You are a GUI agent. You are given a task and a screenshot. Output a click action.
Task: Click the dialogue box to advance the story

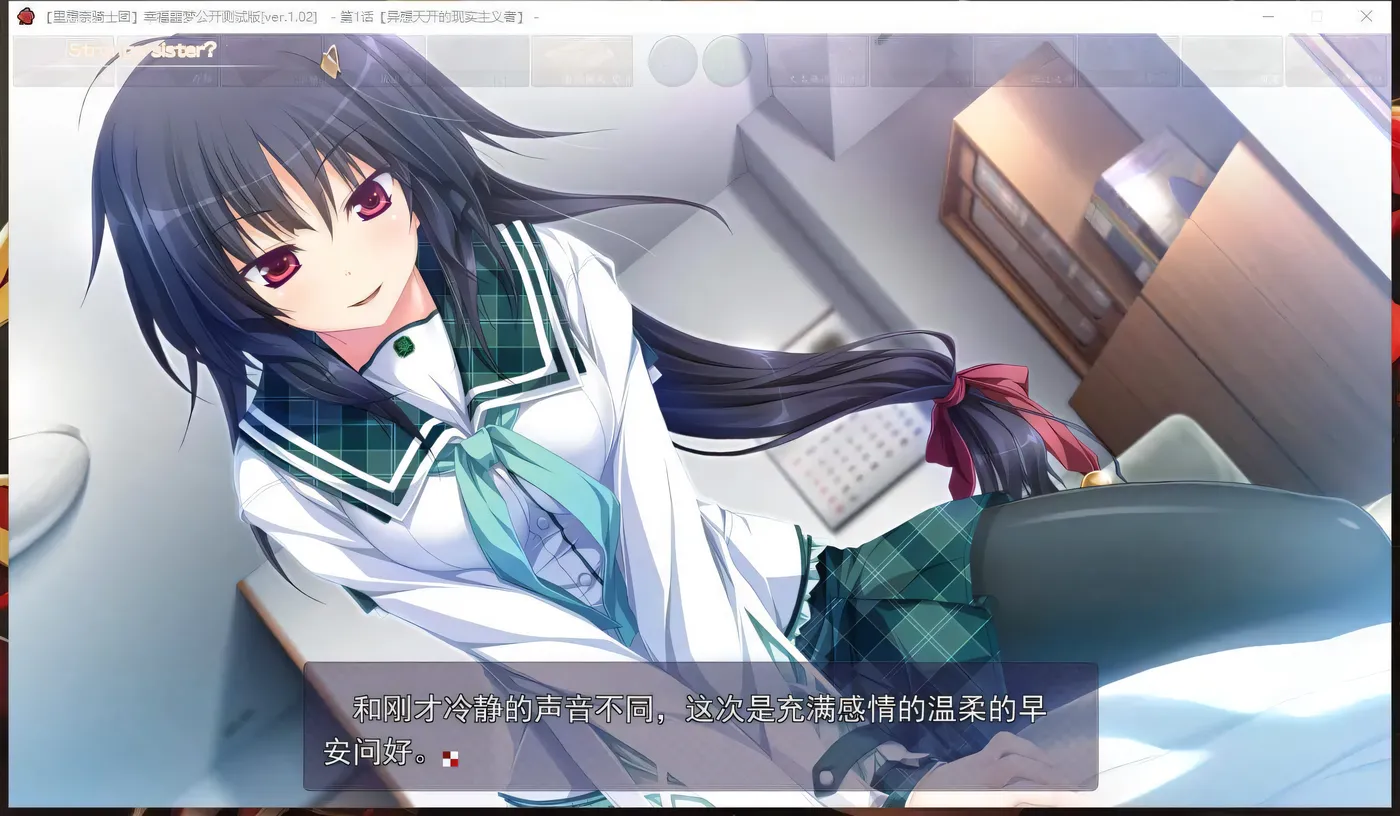point(700,732)
